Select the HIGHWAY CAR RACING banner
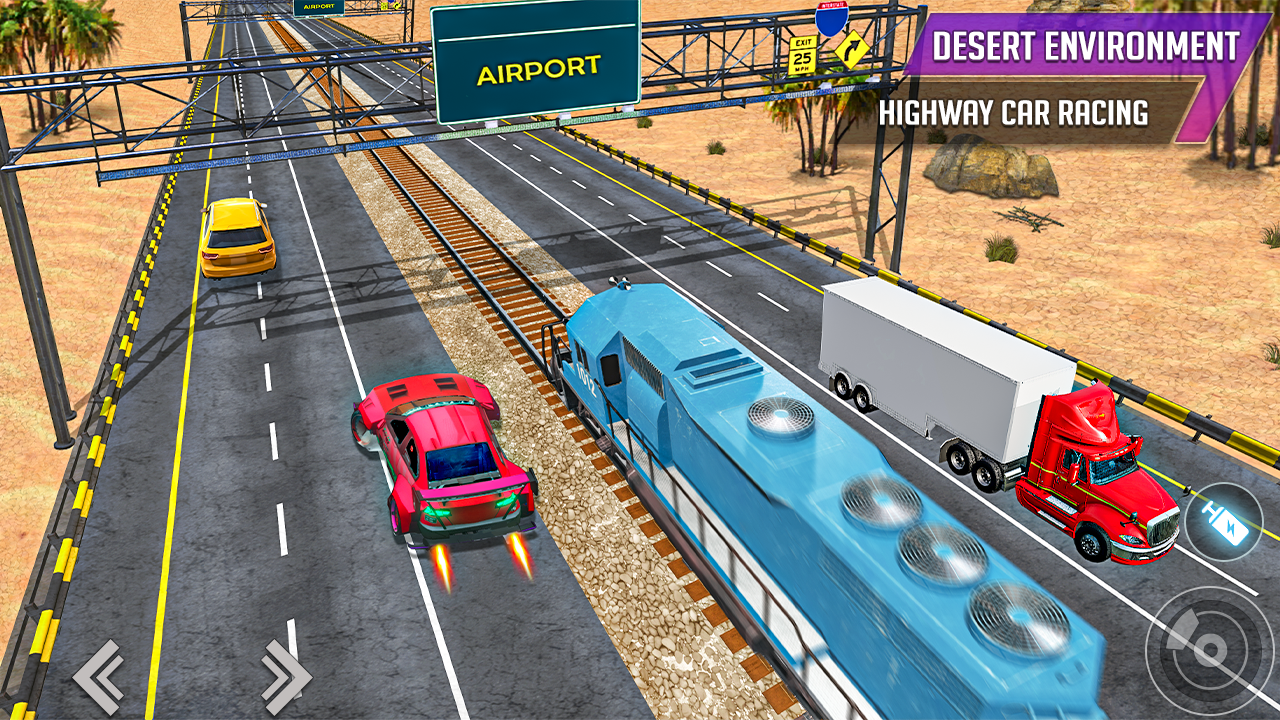This screenshot has height=720, width=1280. click(x=1014, y=114)
